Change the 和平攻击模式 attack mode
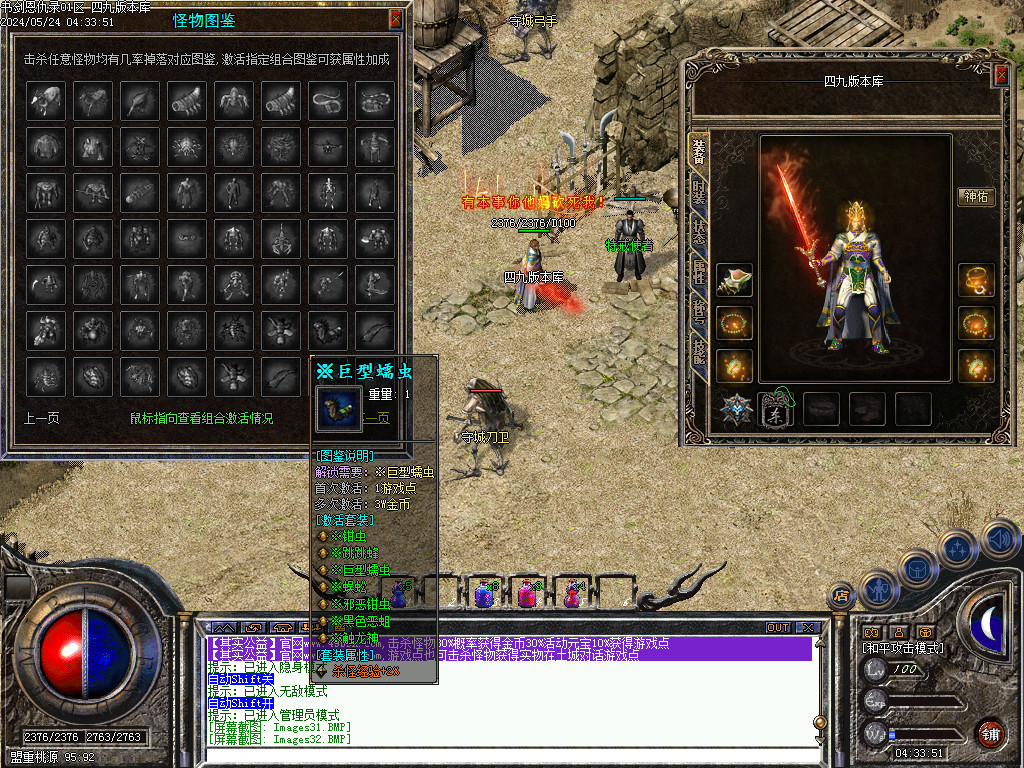Screen dimensions: 1024x768 (x=903, y=648)
